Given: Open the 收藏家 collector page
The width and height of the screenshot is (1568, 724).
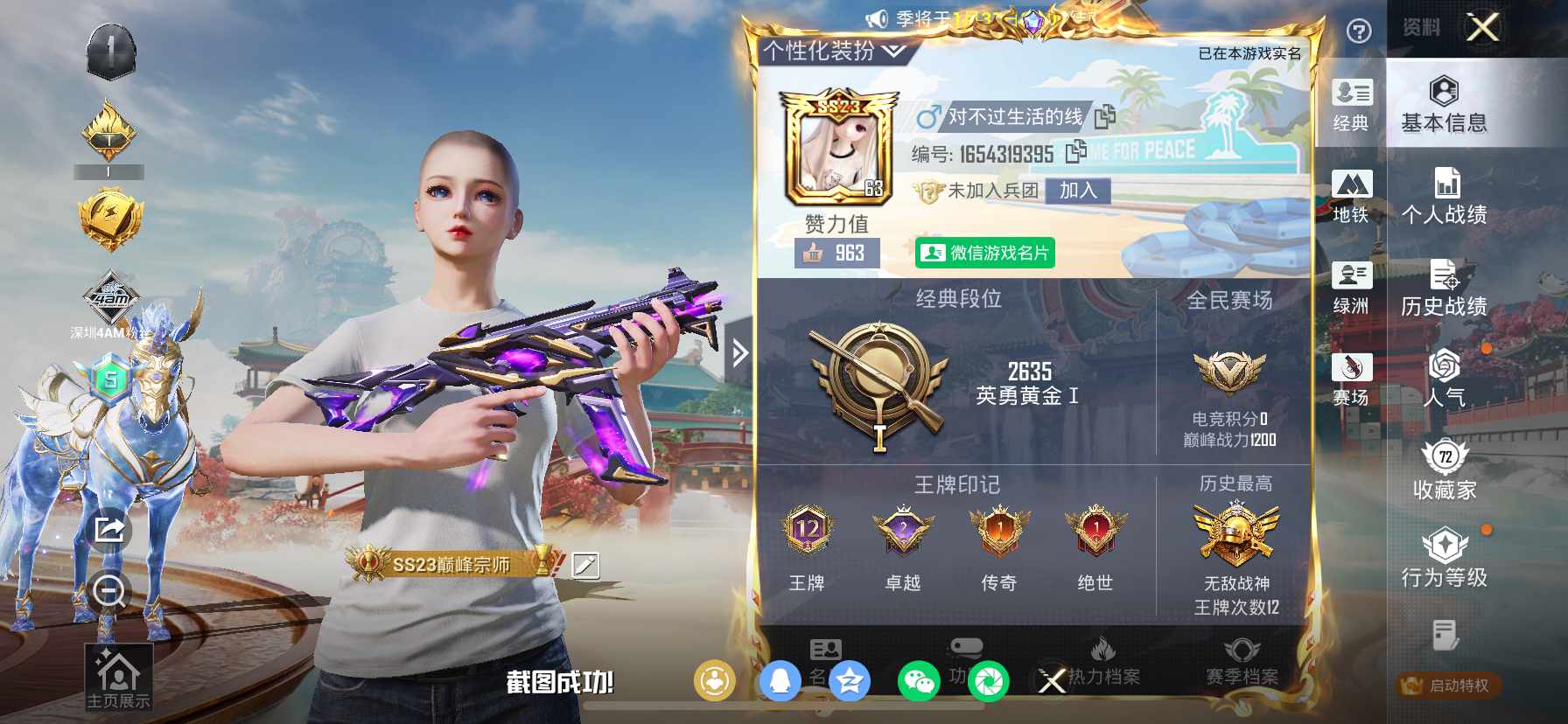Looking at the screenshot, I should (x=1444, y=470).
